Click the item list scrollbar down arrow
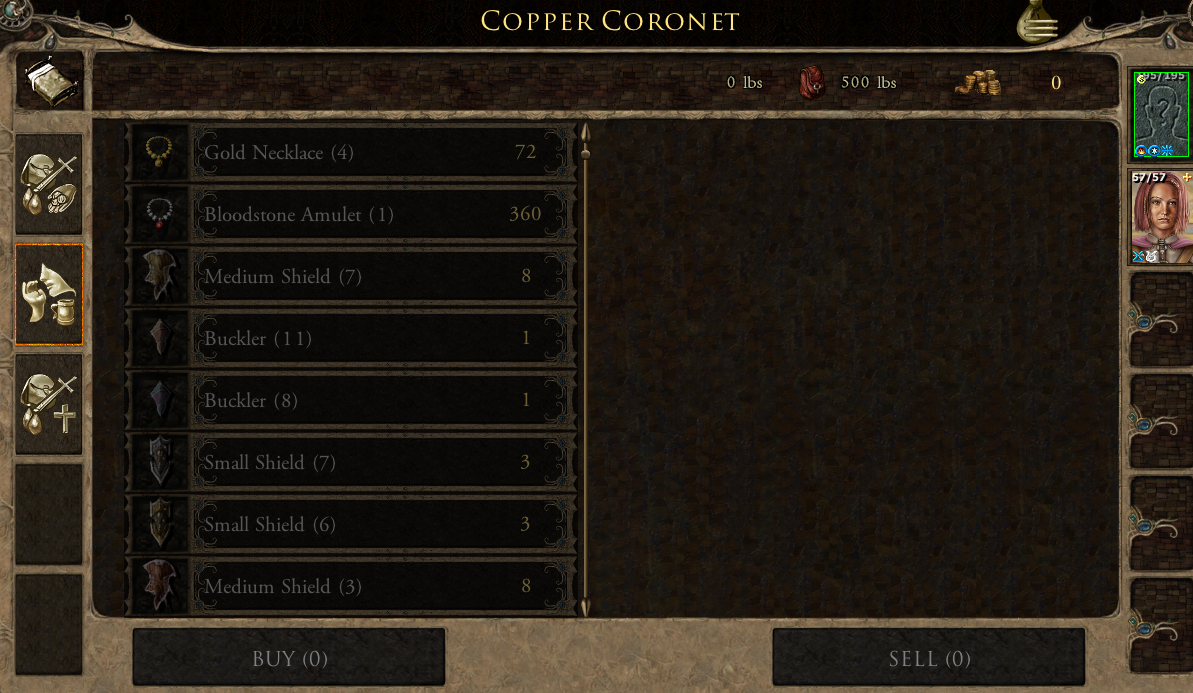Screen dimensions: 1193x693 (x=585, y=607)
